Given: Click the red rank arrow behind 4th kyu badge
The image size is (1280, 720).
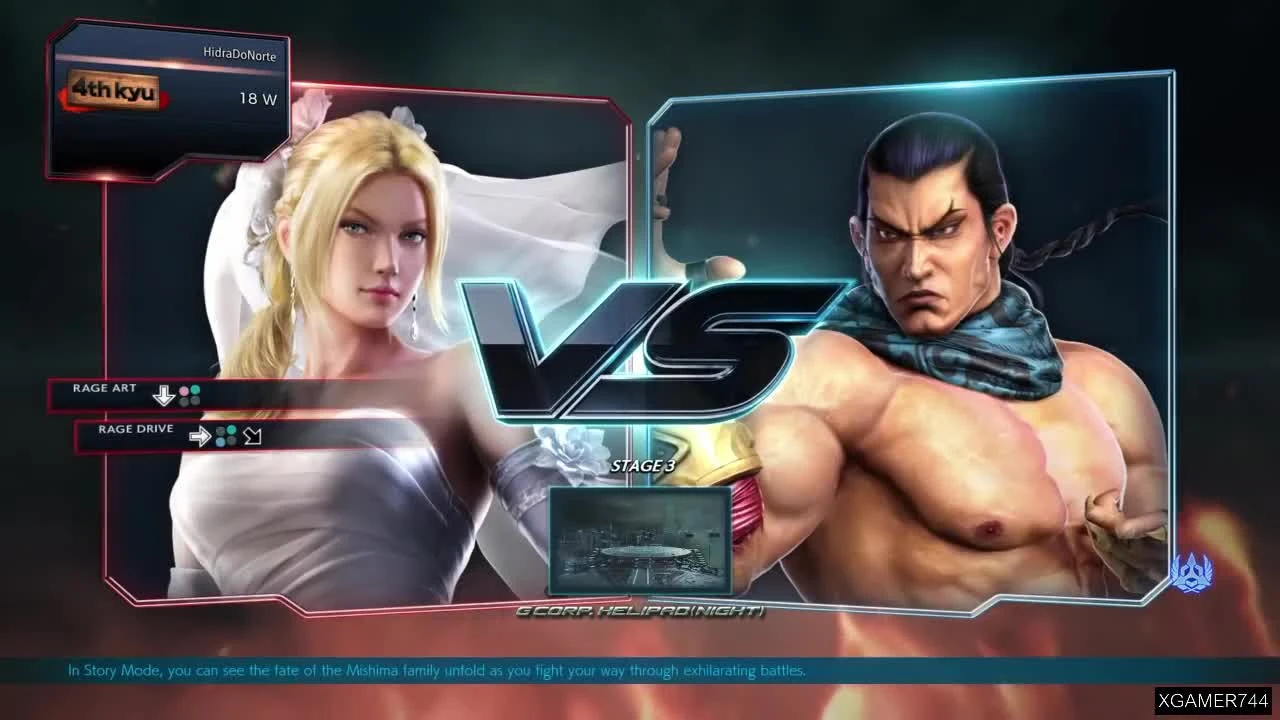Looking at the screenshot, I should [x=168, y=97].
